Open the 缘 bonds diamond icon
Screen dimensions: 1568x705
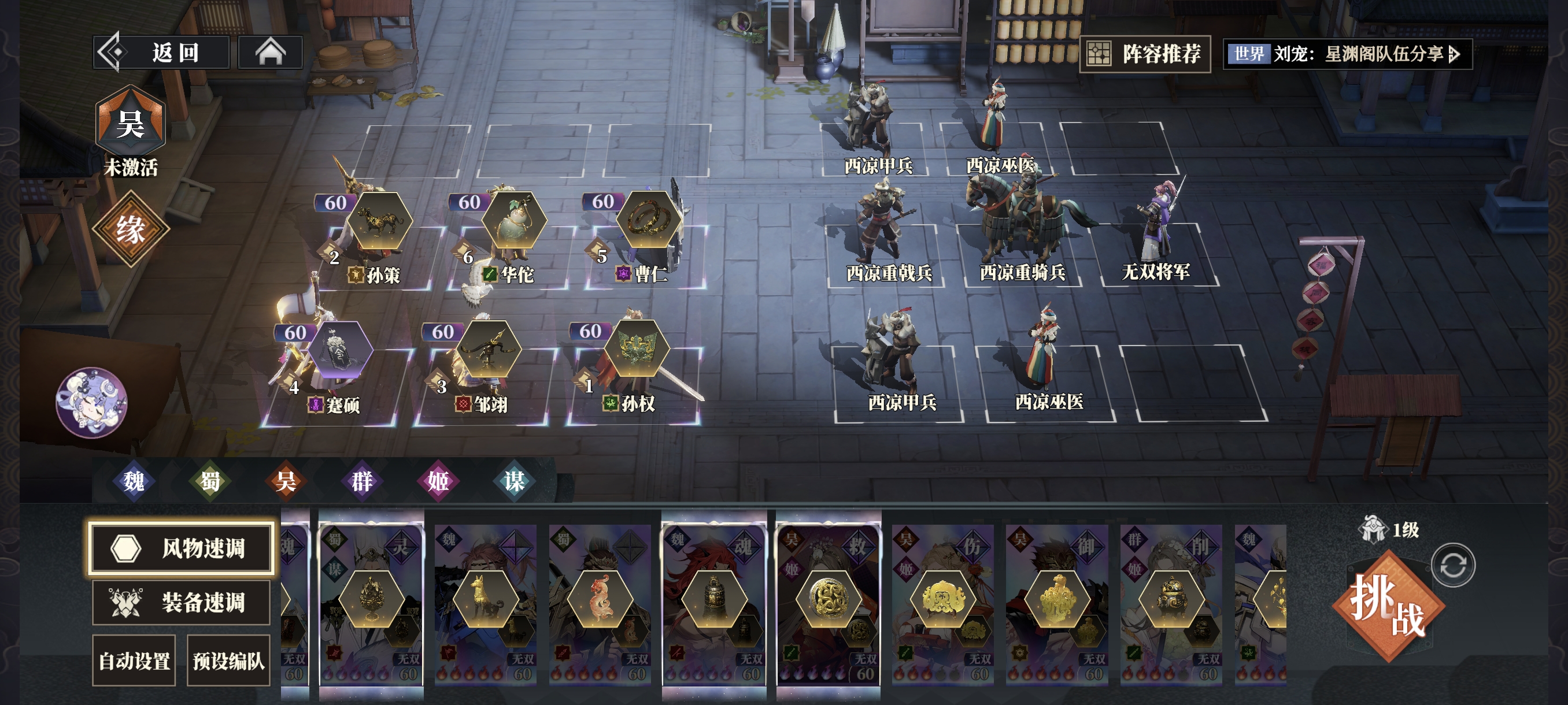point(130,229)
